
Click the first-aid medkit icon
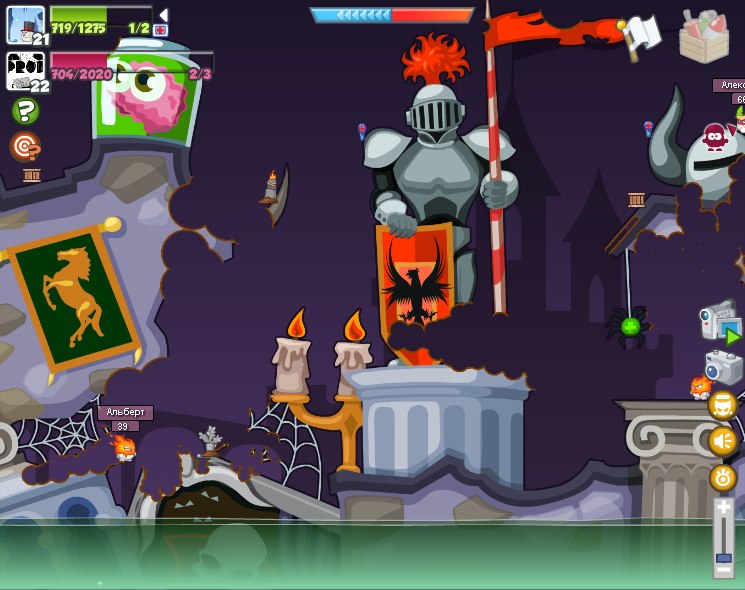point(161,30)
